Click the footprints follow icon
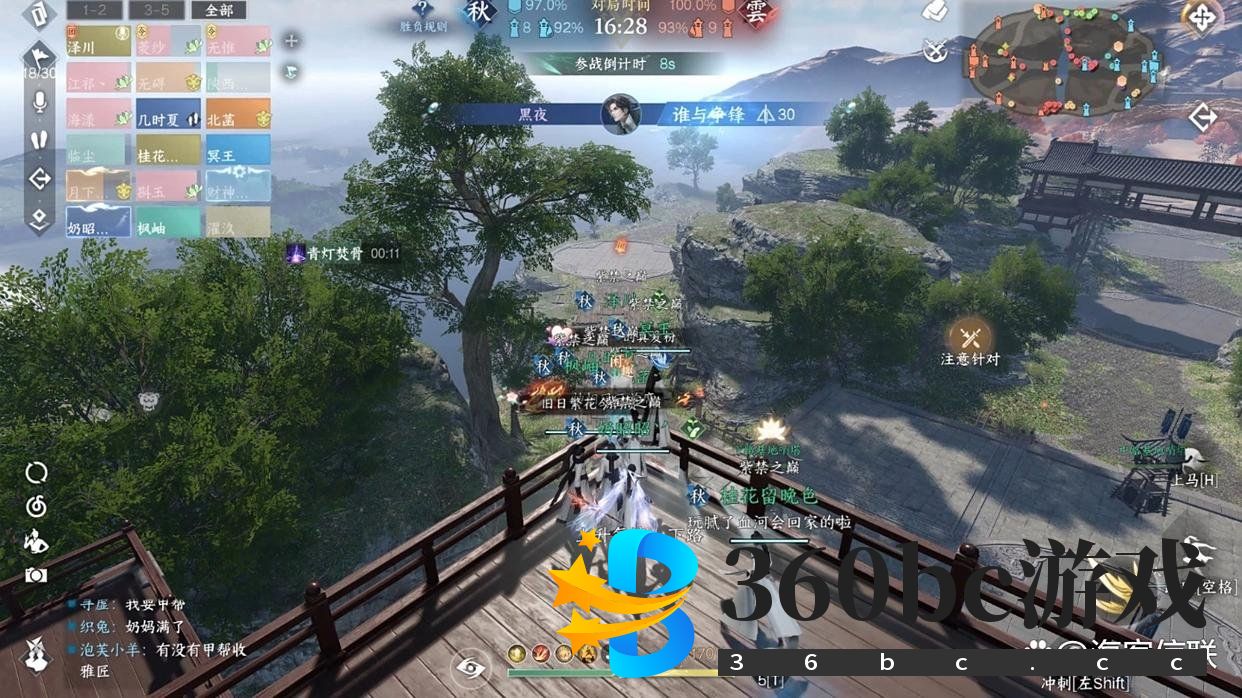The height and width of the screenshot is (698, 1242). 40,140
